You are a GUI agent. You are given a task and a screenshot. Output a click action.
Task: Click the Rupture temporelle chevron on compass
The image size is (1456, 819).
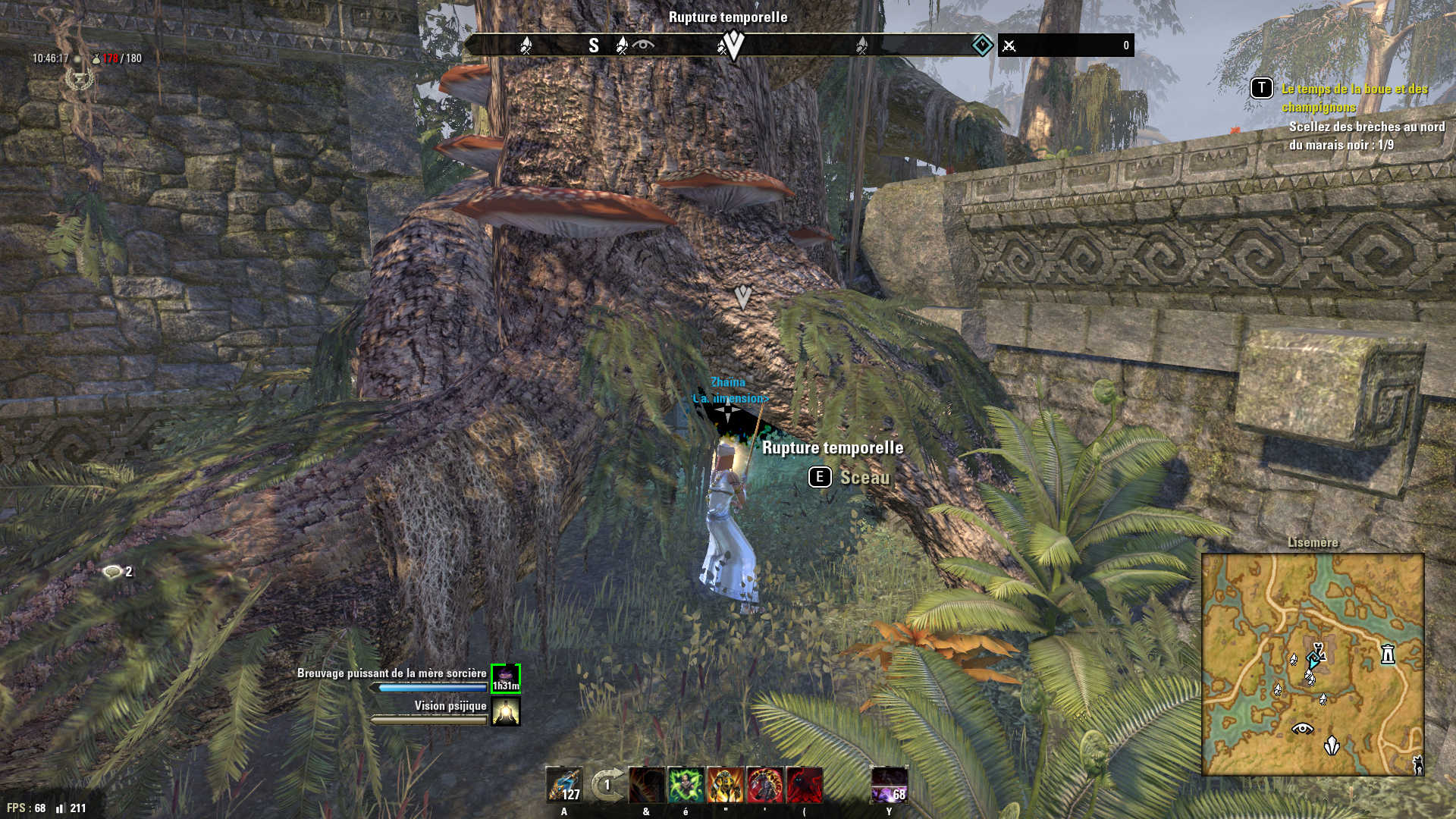(x=733, y=45)
